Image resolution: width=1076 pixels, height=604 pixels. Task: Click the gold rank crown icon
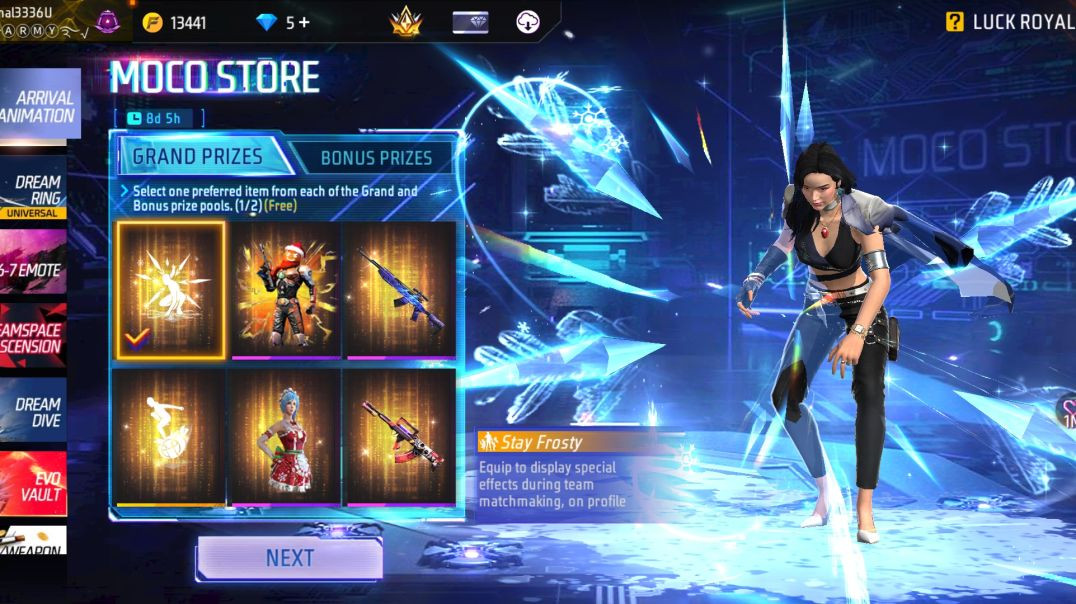(405, 22)
